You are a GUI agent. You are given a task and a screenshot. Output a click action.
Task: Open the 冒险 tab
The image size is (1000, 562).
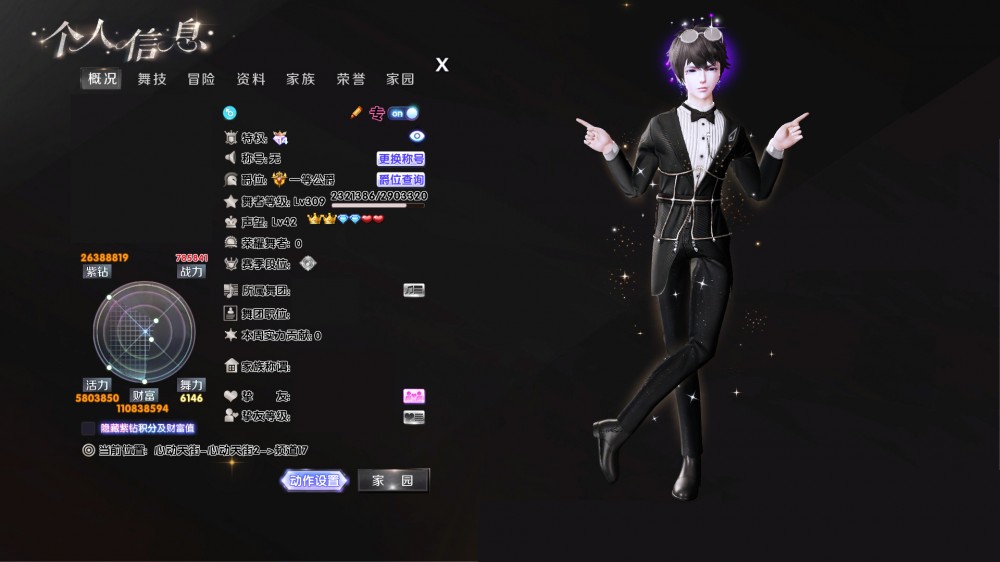pyautogui.click(x=201, y=79)
